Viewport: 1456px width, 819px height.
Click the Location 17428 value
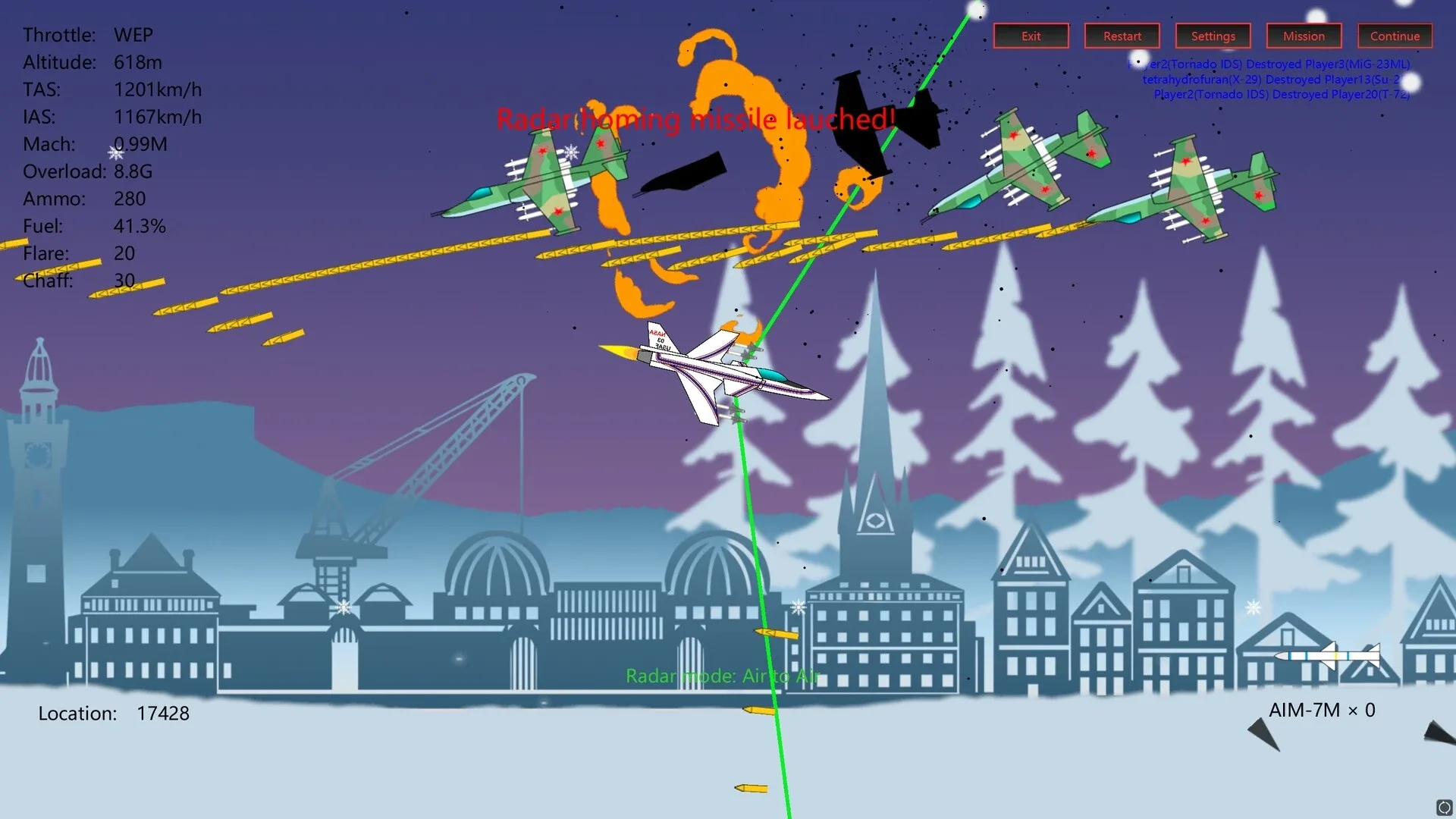pos(163,714)
